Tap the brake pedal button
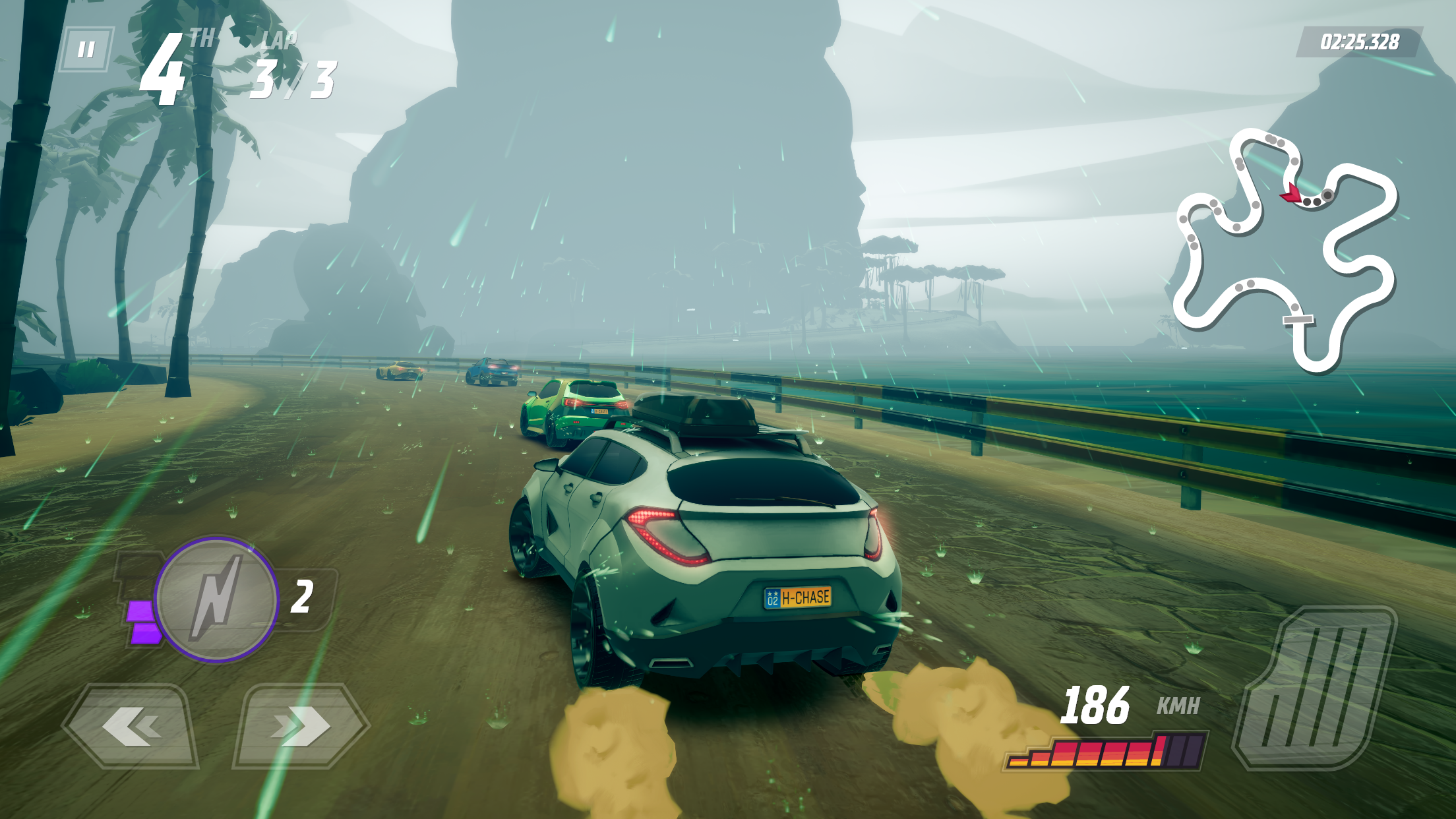 click(x=1314, y=688)
